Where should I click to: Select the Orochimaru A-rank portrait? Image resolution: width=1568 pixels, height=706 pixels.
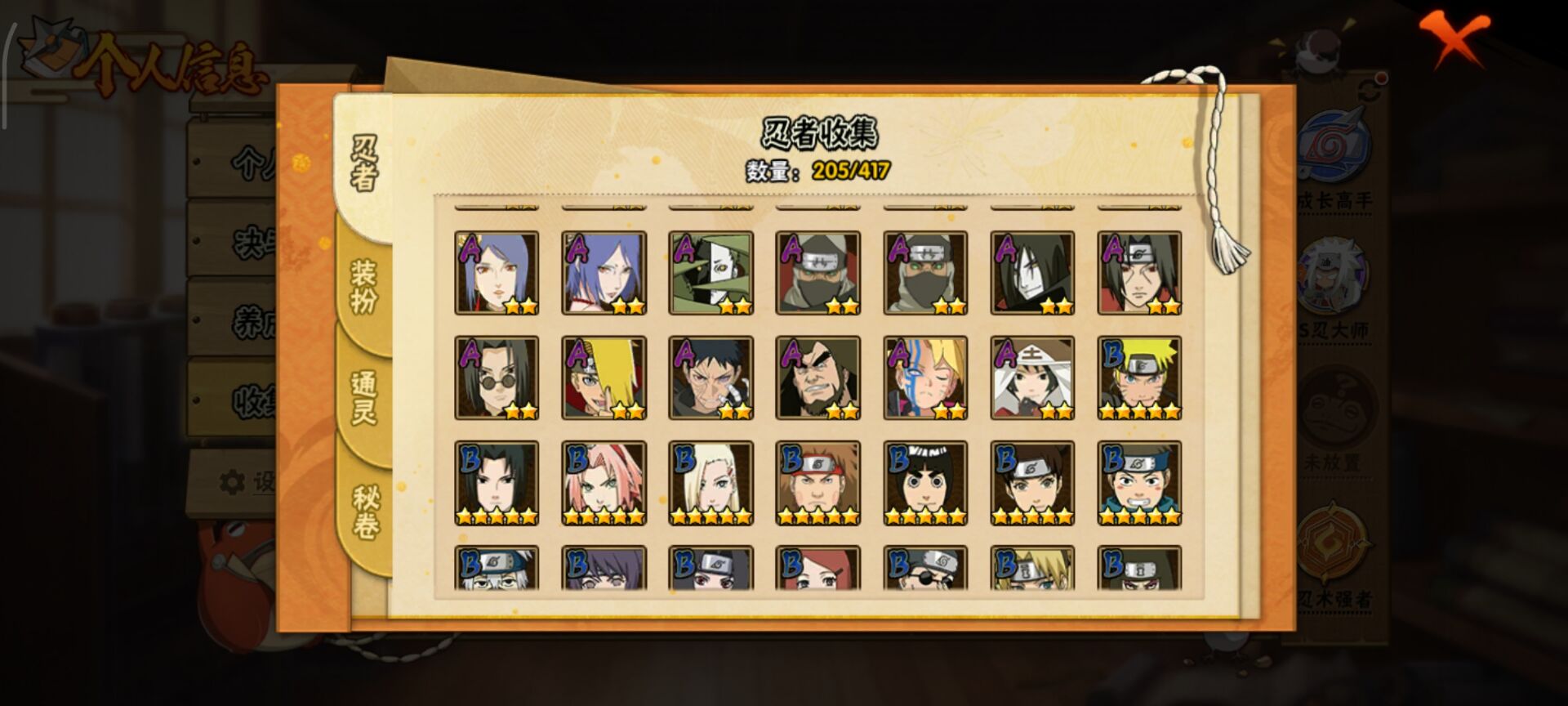coord(1032,273)
